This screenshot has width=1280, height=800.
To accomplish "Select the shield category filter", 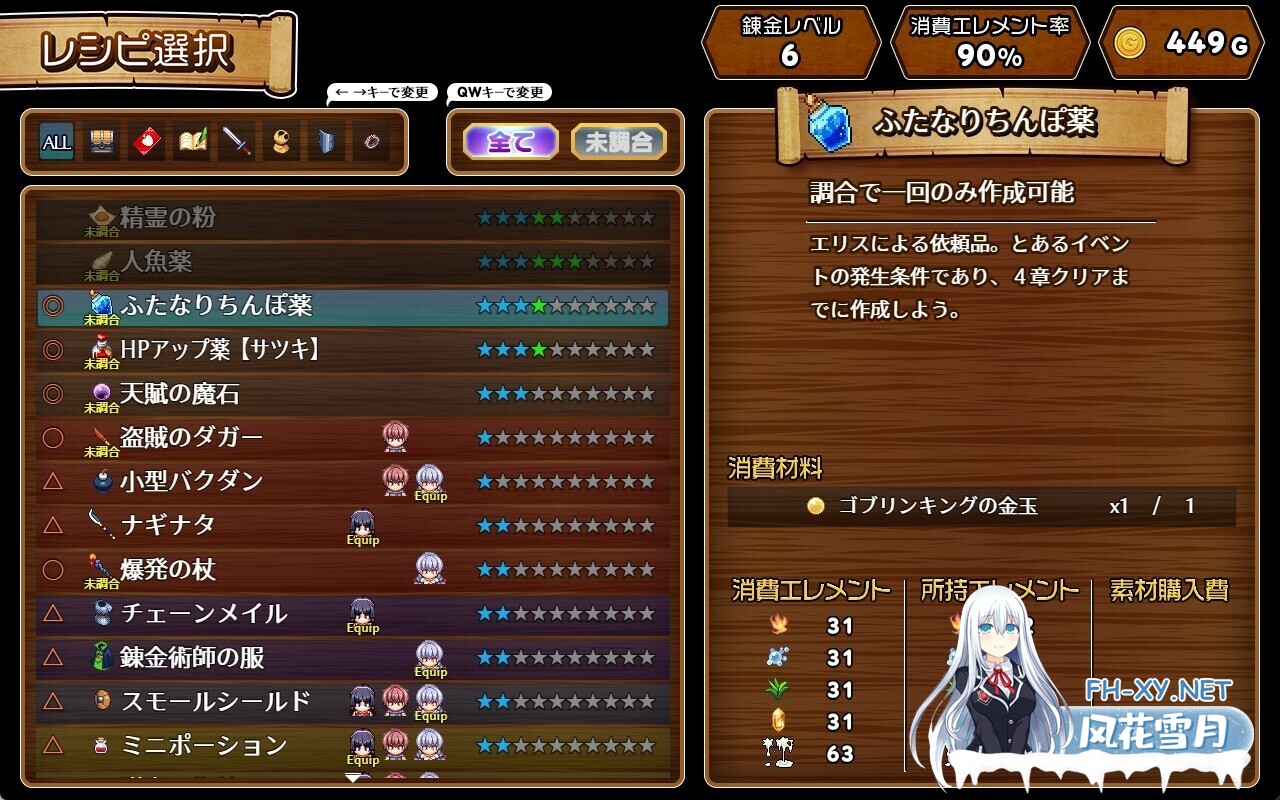I will tap(326, 142).
